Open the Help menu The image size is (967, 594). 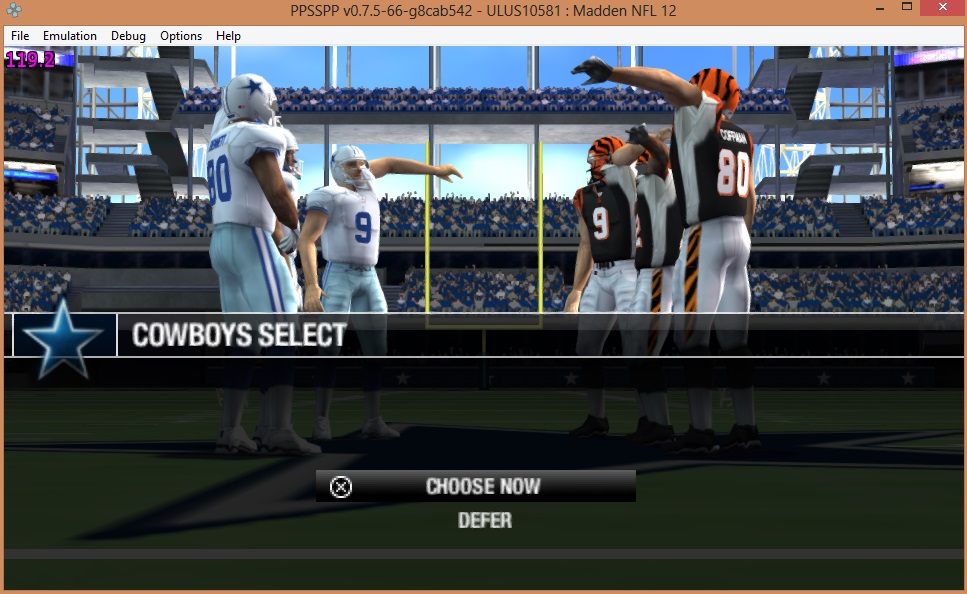click(228, 36)
